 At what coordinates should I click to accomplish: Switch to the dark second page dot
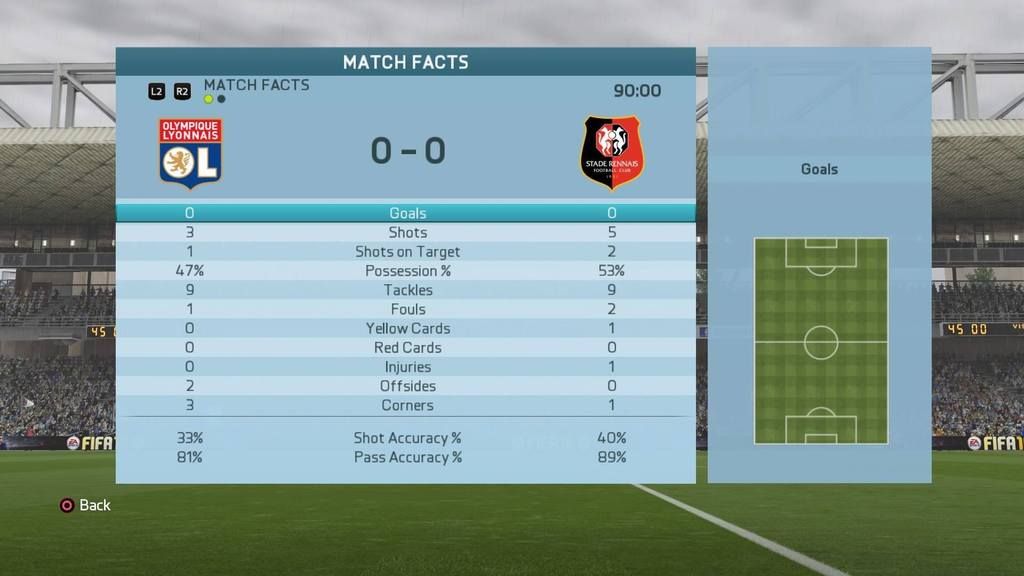coord(221,100)
